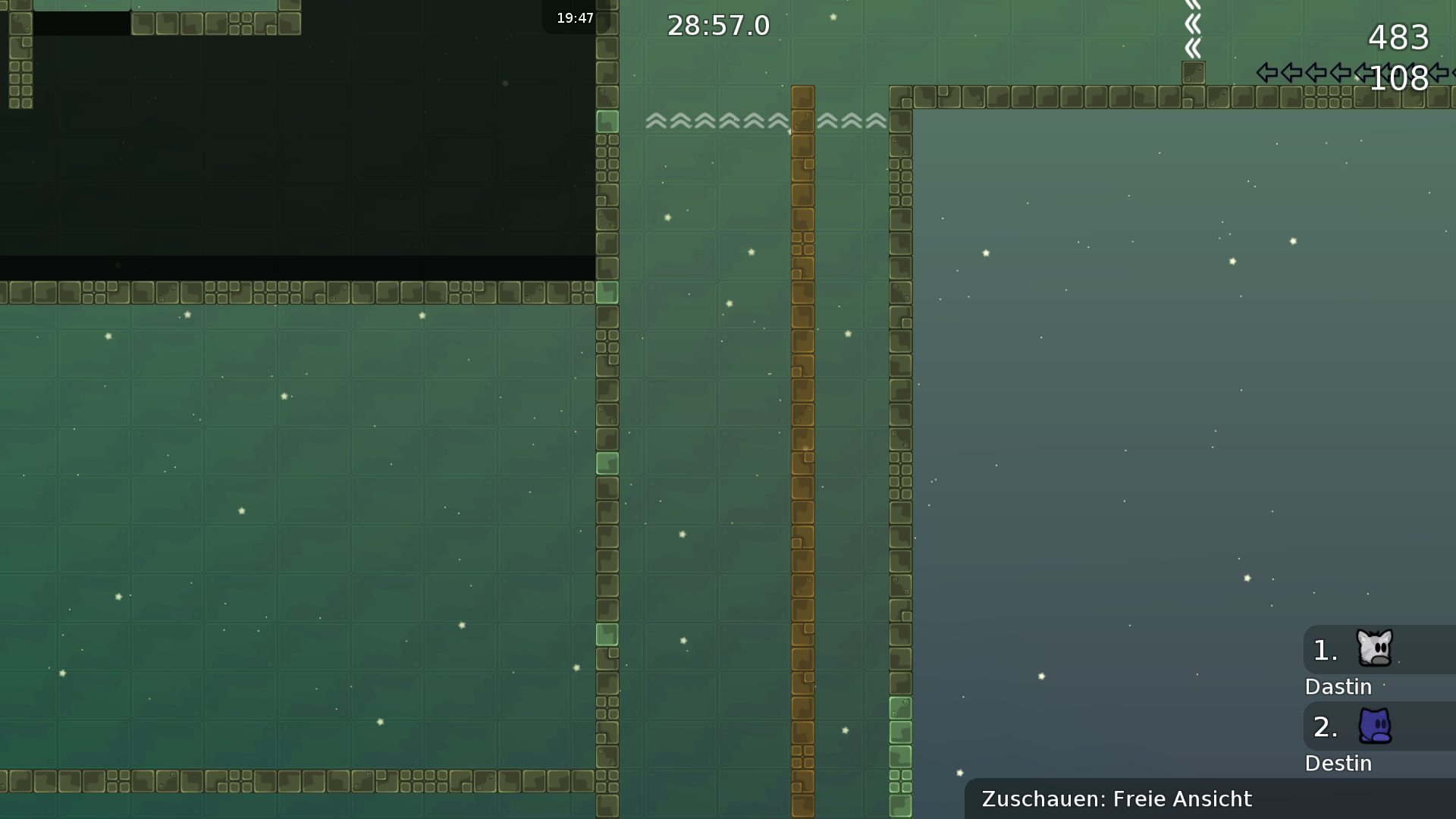Click the race timer showing 28:57.0
Viewport: 1456px width, 819px height.
(x=718, y=25)
